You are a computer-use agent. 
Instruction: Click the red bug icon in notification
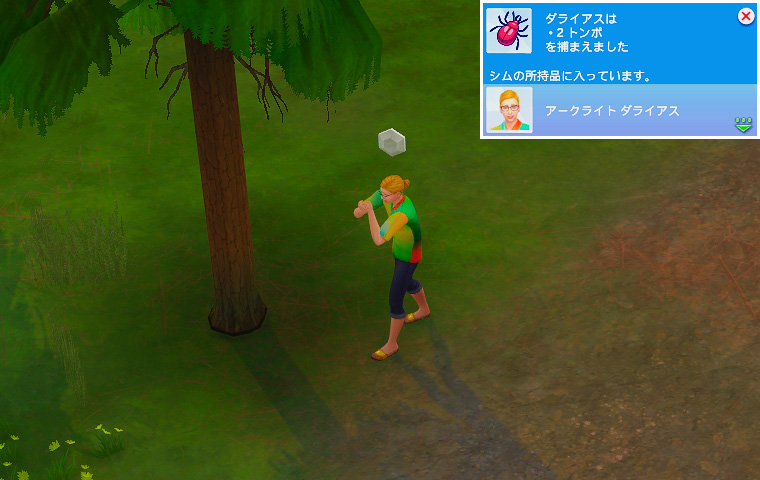(509, 31)
